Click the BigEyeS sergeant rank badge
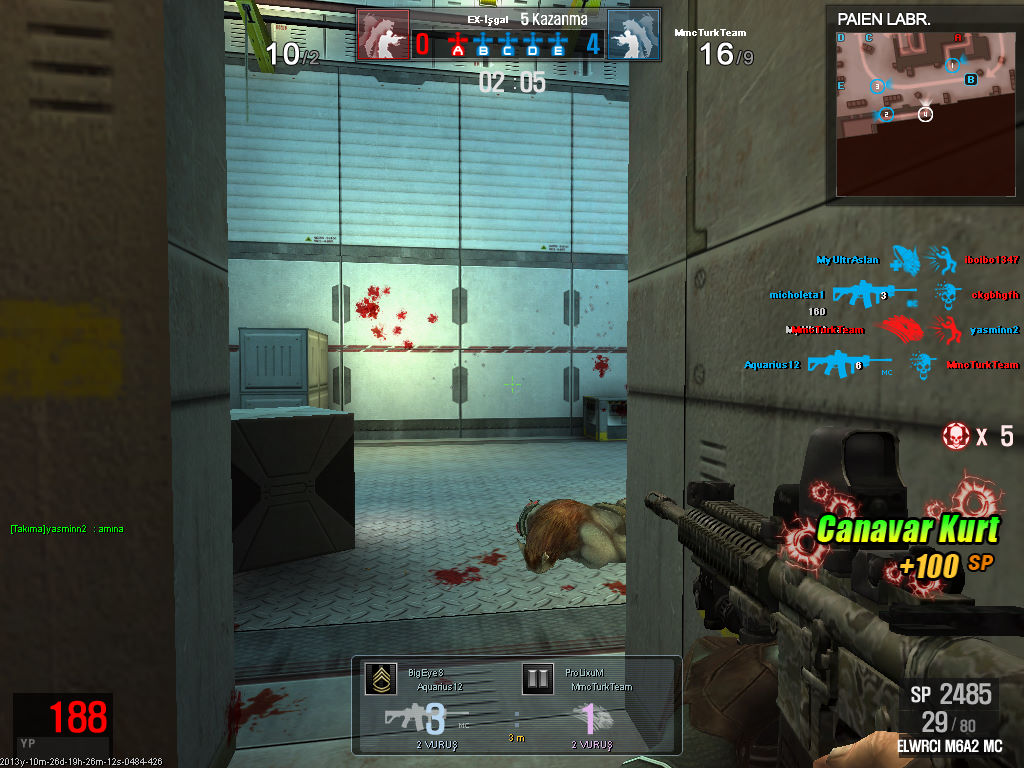 coord(377,679)
